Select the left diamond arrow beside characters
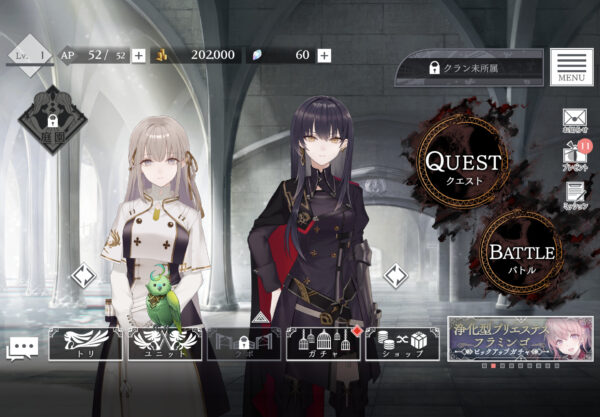The height and width of the screenshot is (417, 600). 83,274
